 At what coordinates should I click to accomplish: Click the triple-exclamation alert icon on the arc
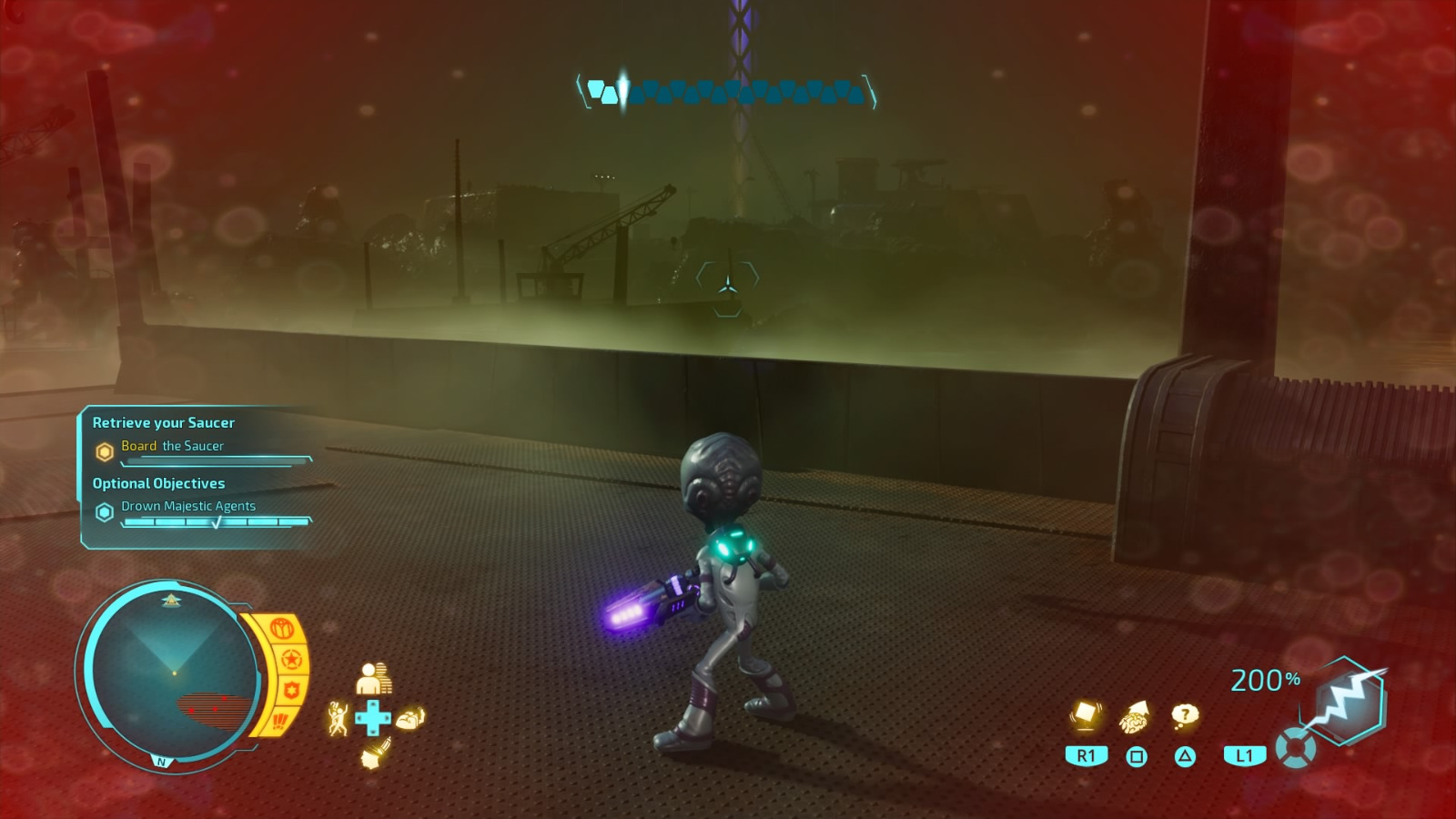279,720
